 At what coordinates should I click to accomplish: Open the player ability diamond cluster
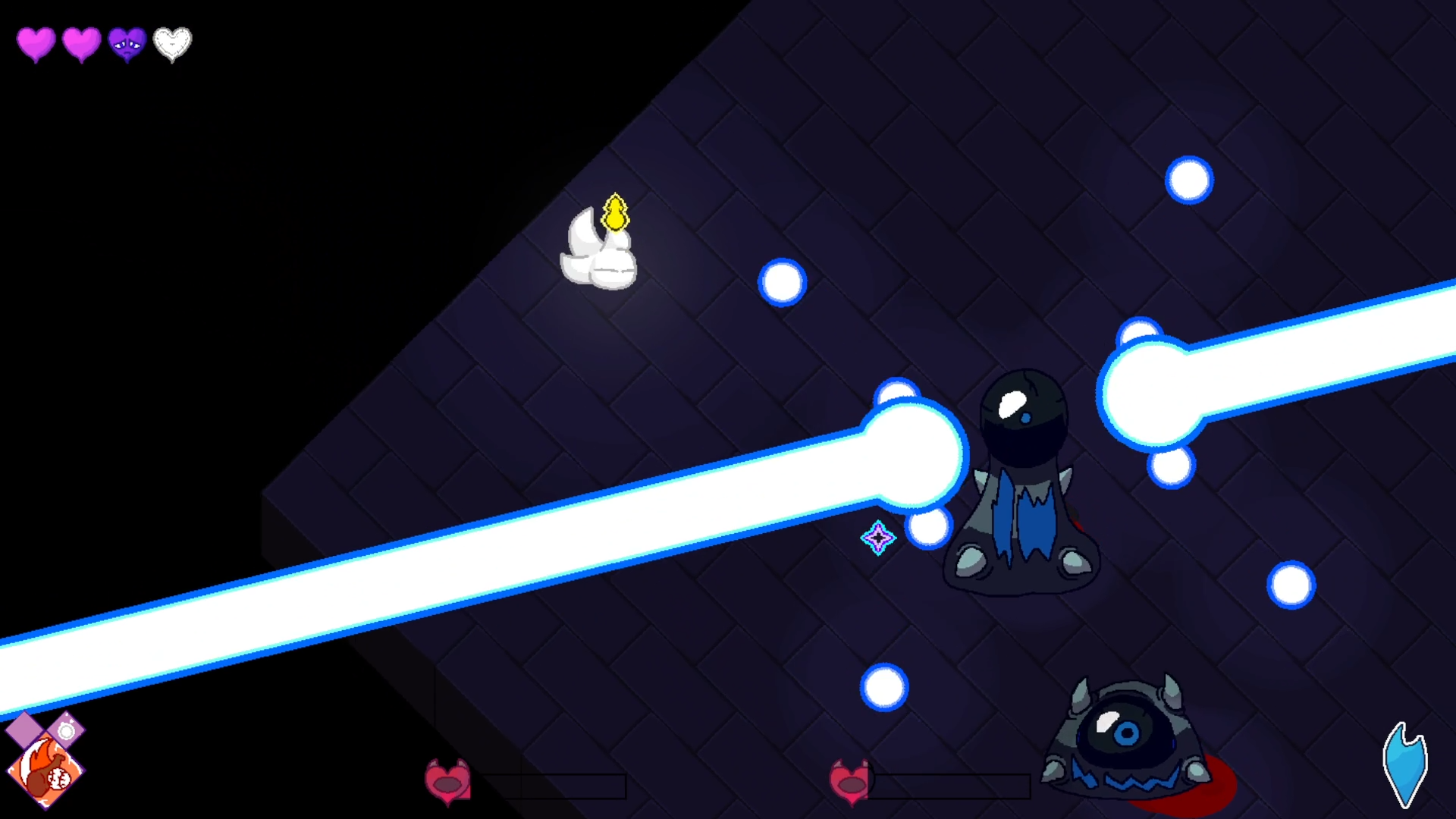(x=45, y=751)
